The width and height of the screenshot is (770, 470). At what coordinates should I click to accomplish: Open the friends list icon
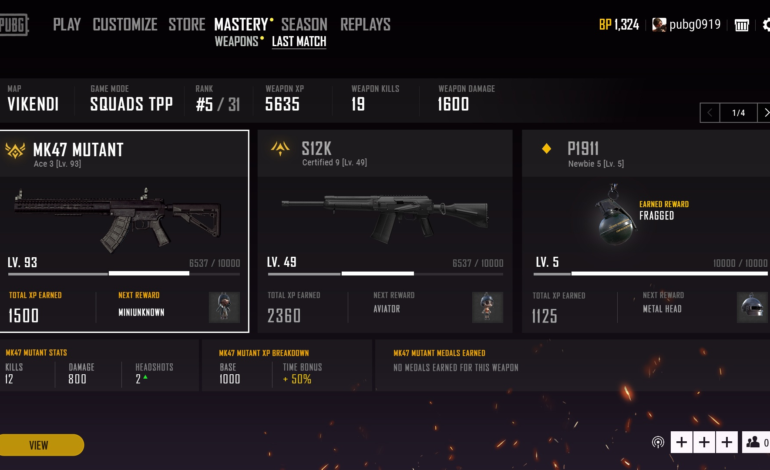pyautogui.click(x=751, y=442)
